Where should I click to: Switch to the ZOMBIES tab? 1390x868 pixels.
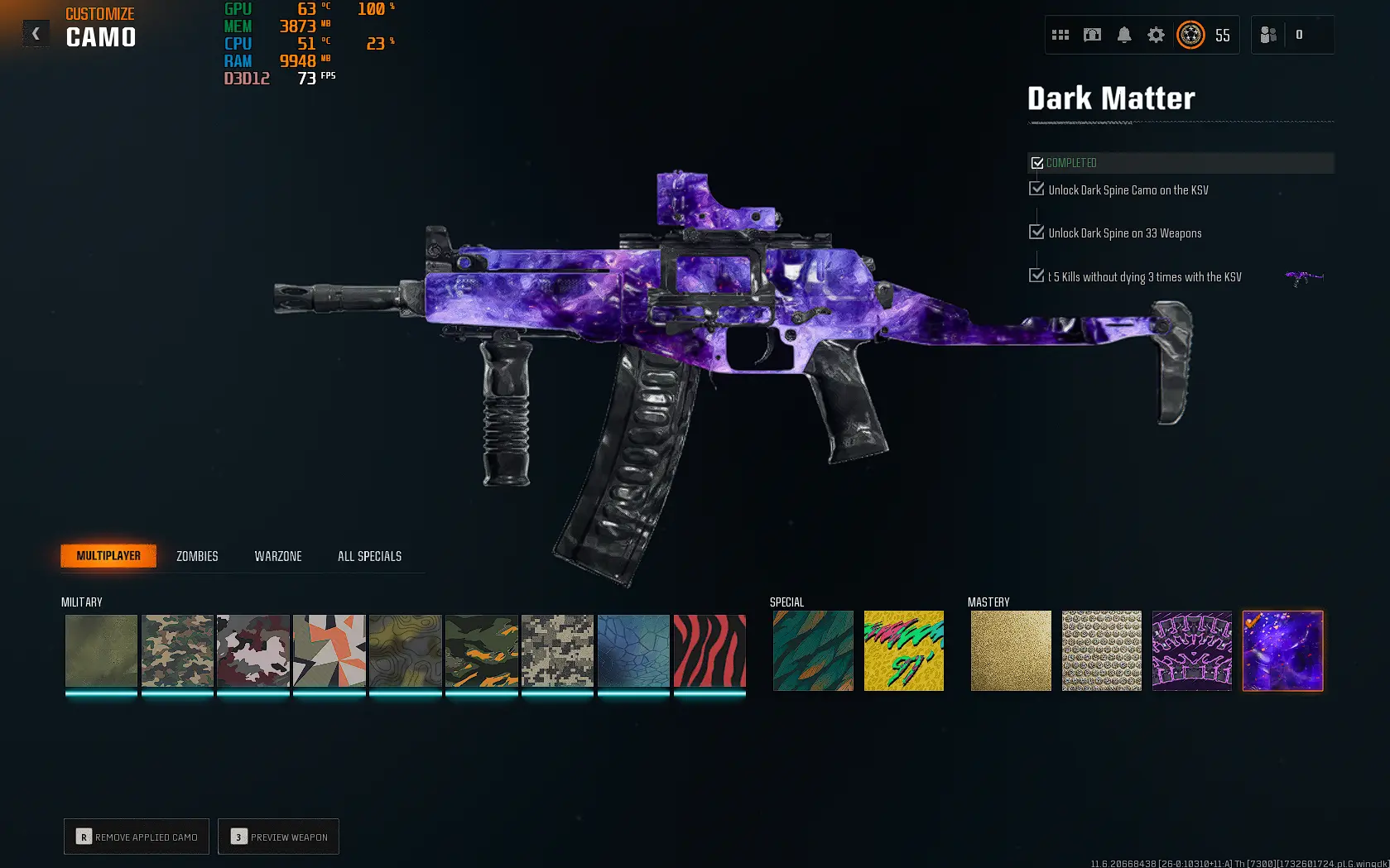(x=196, y=556)
